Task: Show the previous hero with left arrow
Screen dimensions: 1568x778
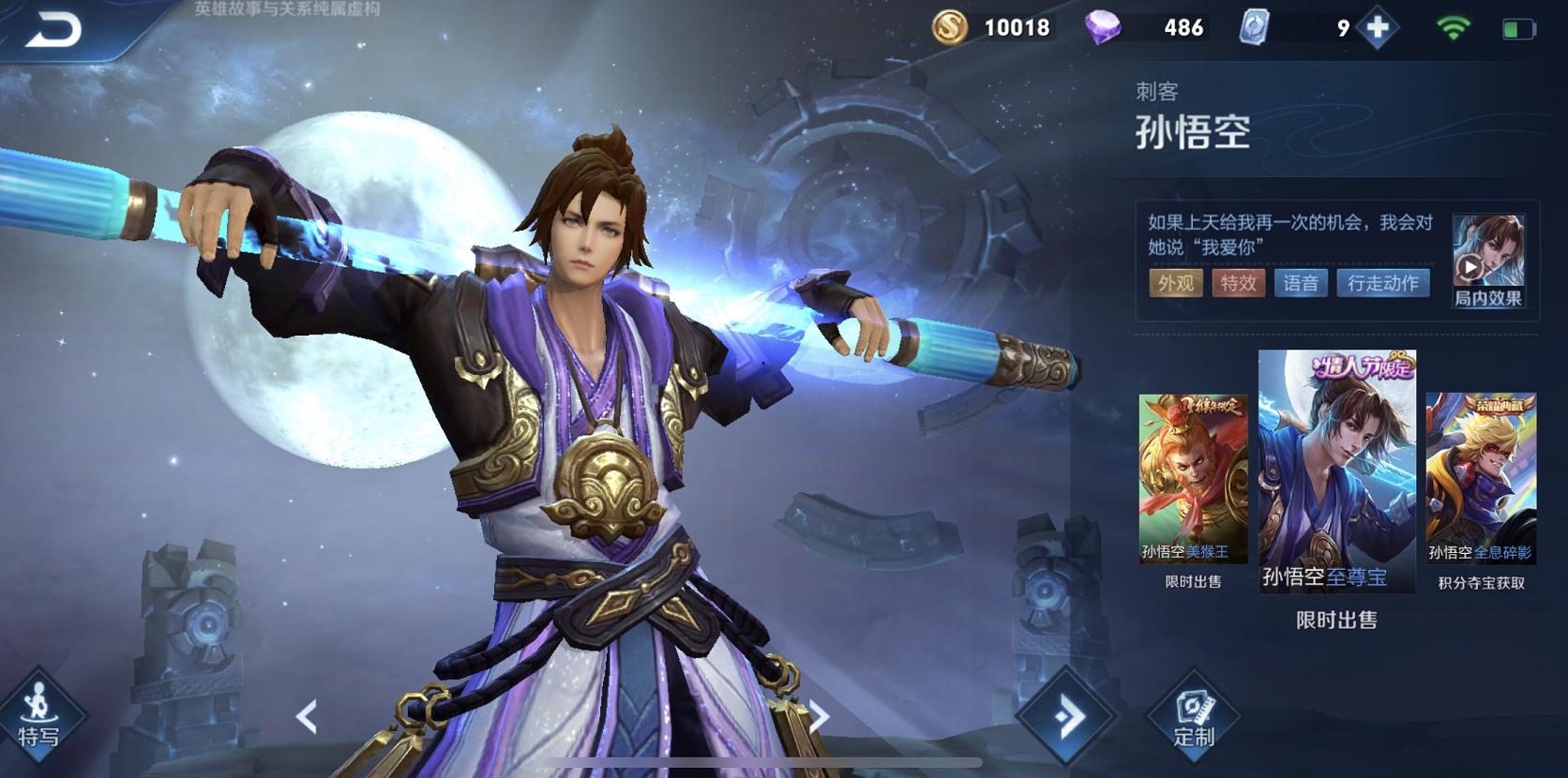Action: pyautogui.click(x=307, y=718)
